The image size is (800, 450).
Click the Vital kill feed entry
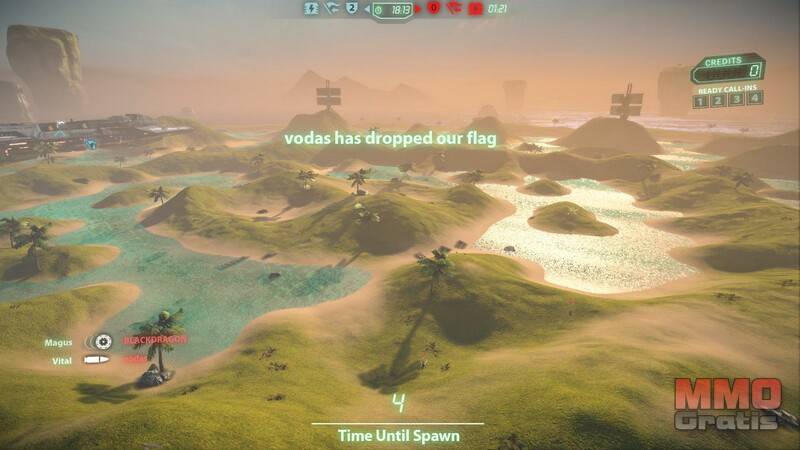(62, 360)
